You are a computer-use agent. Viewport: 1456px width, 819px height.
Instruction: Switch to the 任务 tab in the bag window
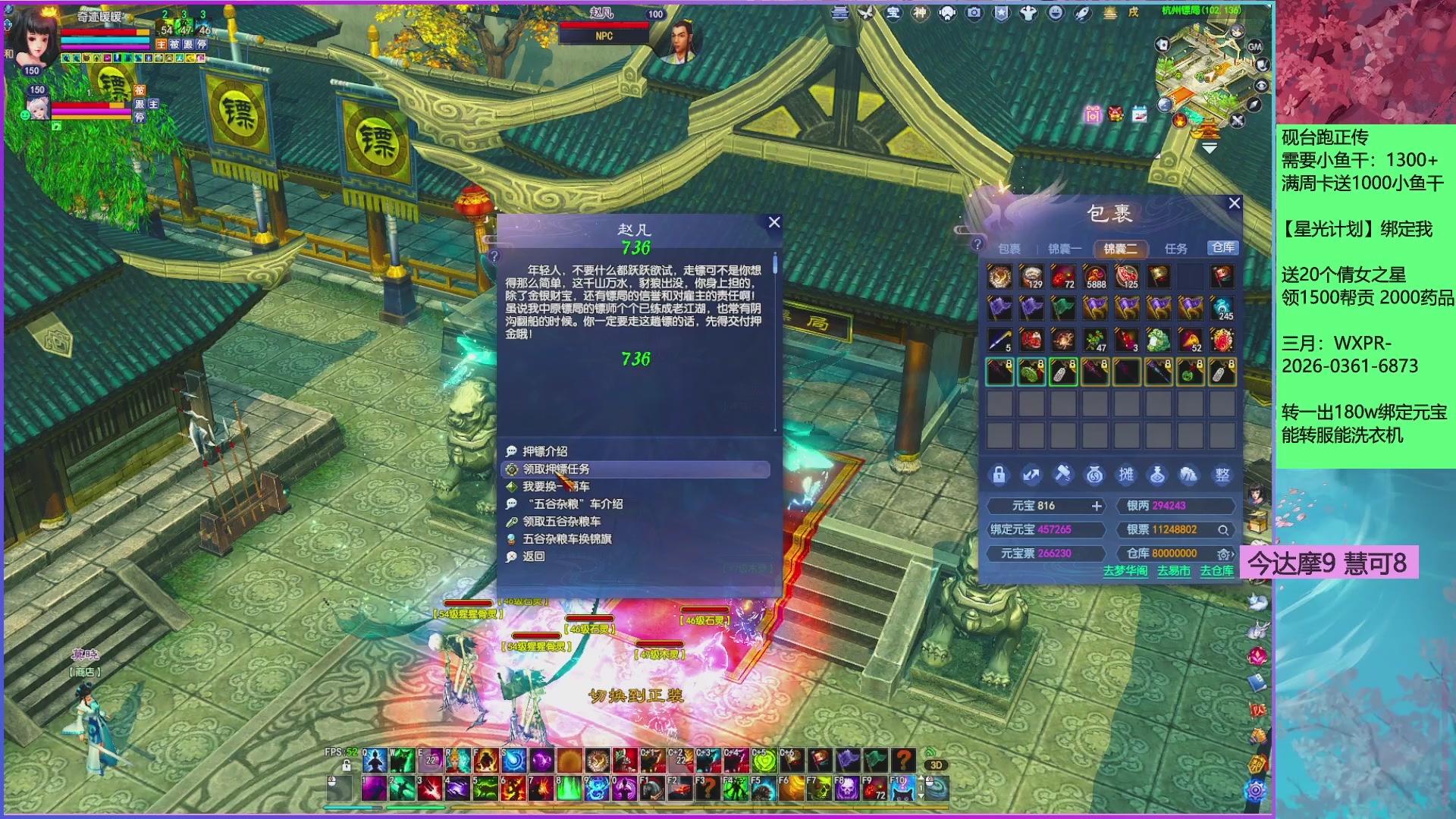coord(1175,248)
